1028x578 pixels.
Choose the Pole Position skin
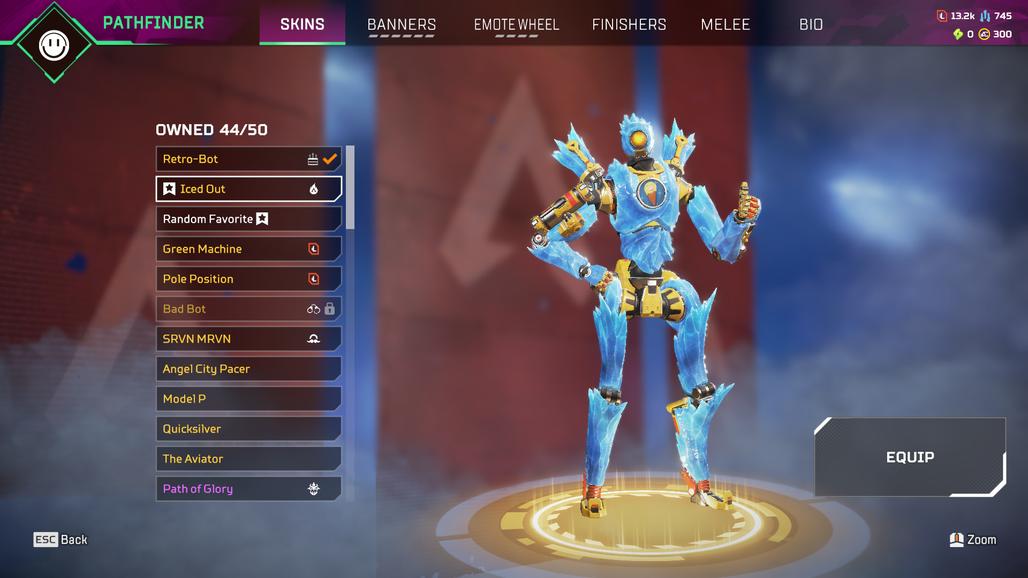248,279
